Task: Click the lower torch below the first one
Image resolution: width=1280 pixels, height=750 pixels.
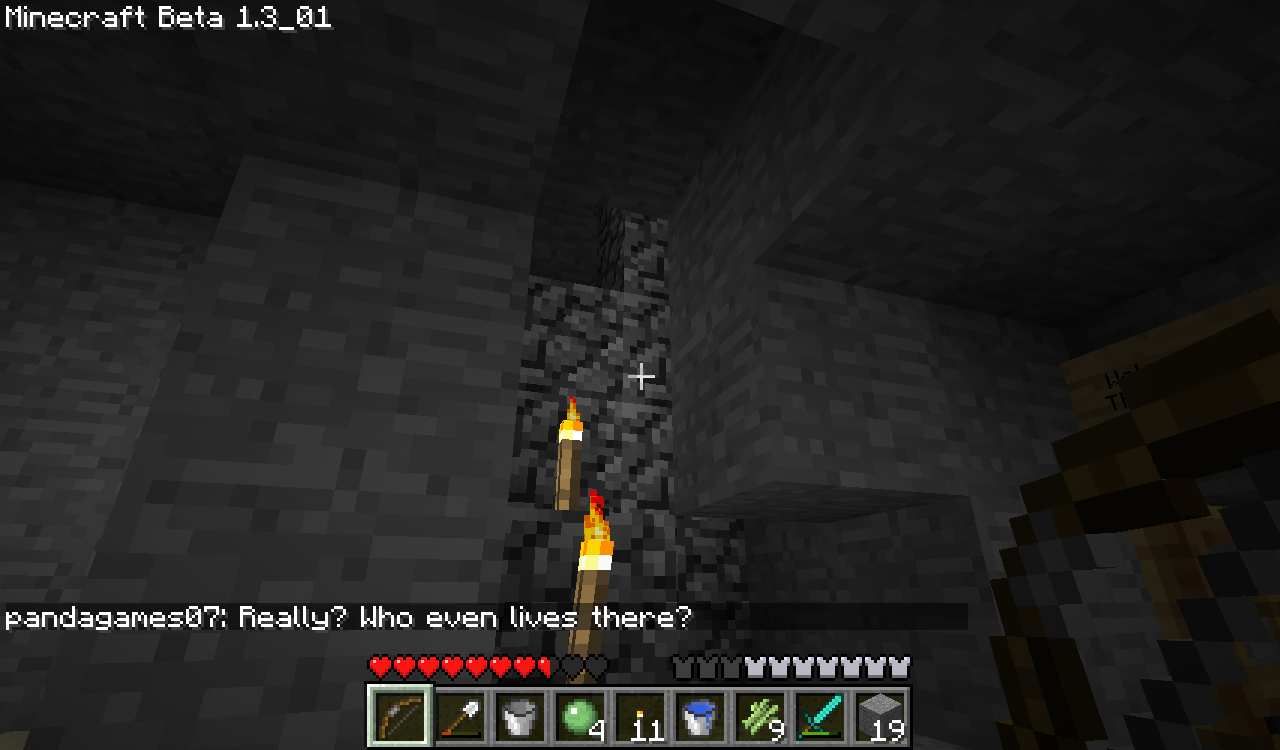Action: (x=595, y=555)
